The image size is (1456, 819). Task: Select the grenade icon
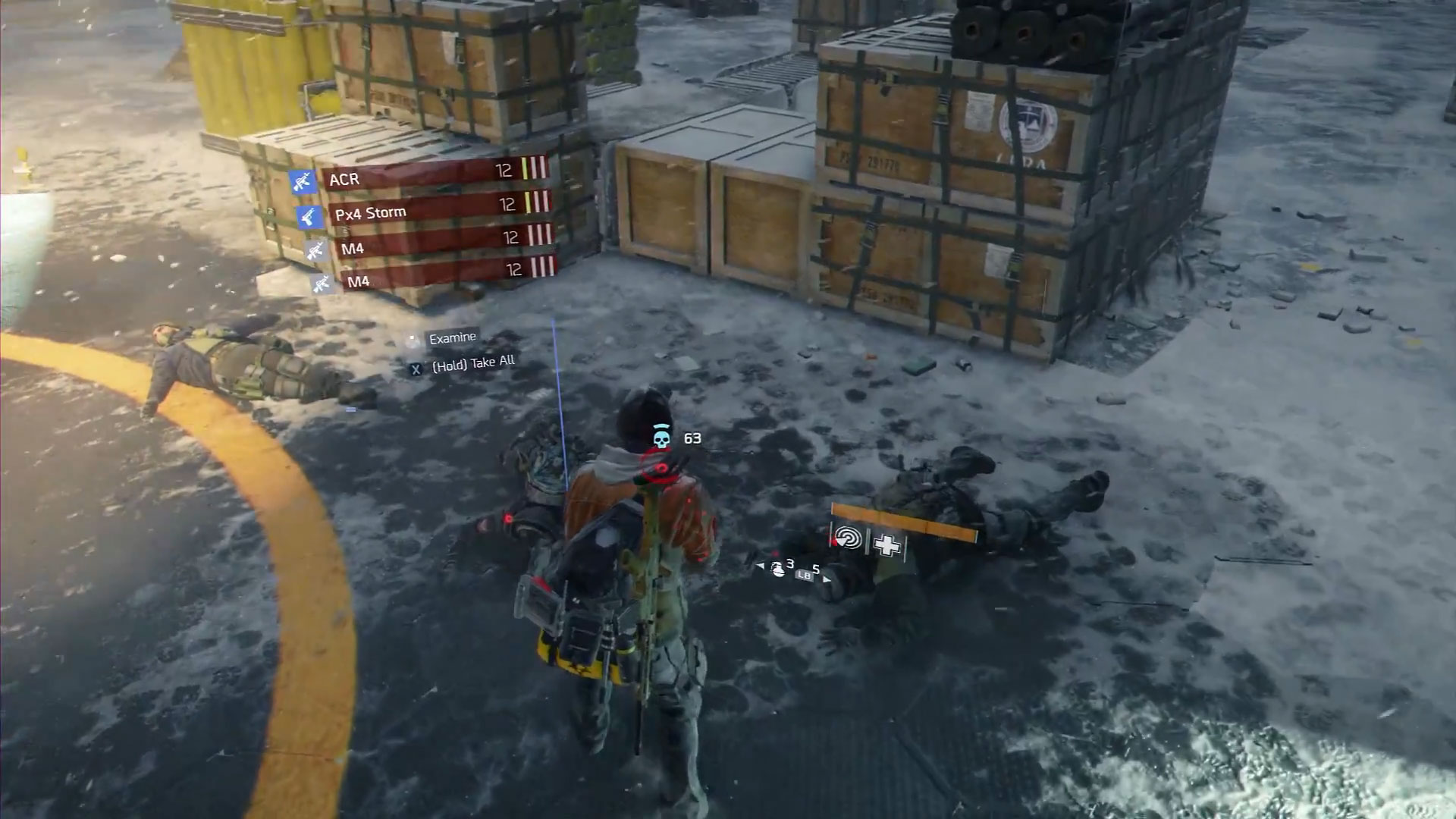778,569
